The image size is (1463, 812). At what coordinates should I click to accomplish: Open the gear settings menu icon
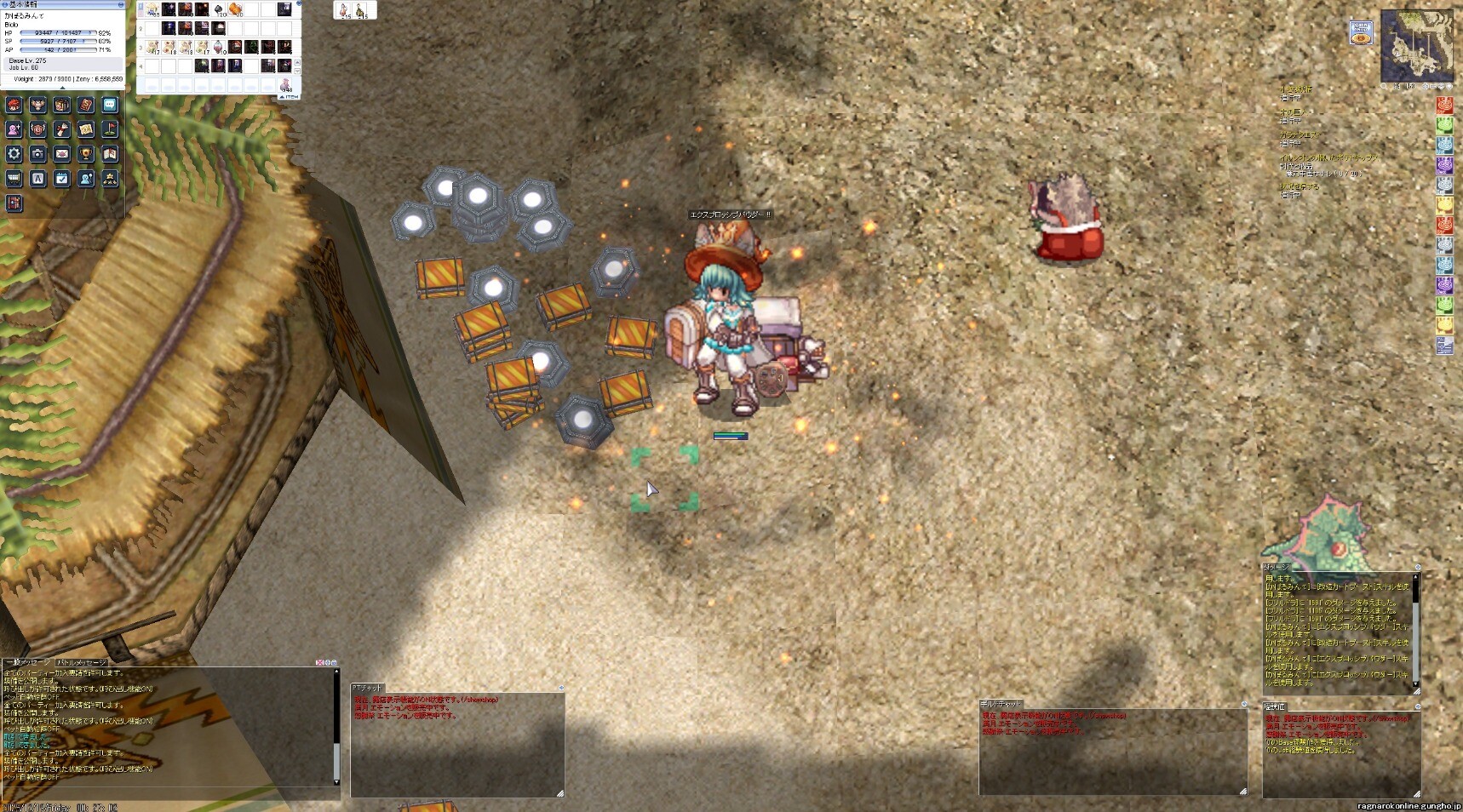pos(14,154)
